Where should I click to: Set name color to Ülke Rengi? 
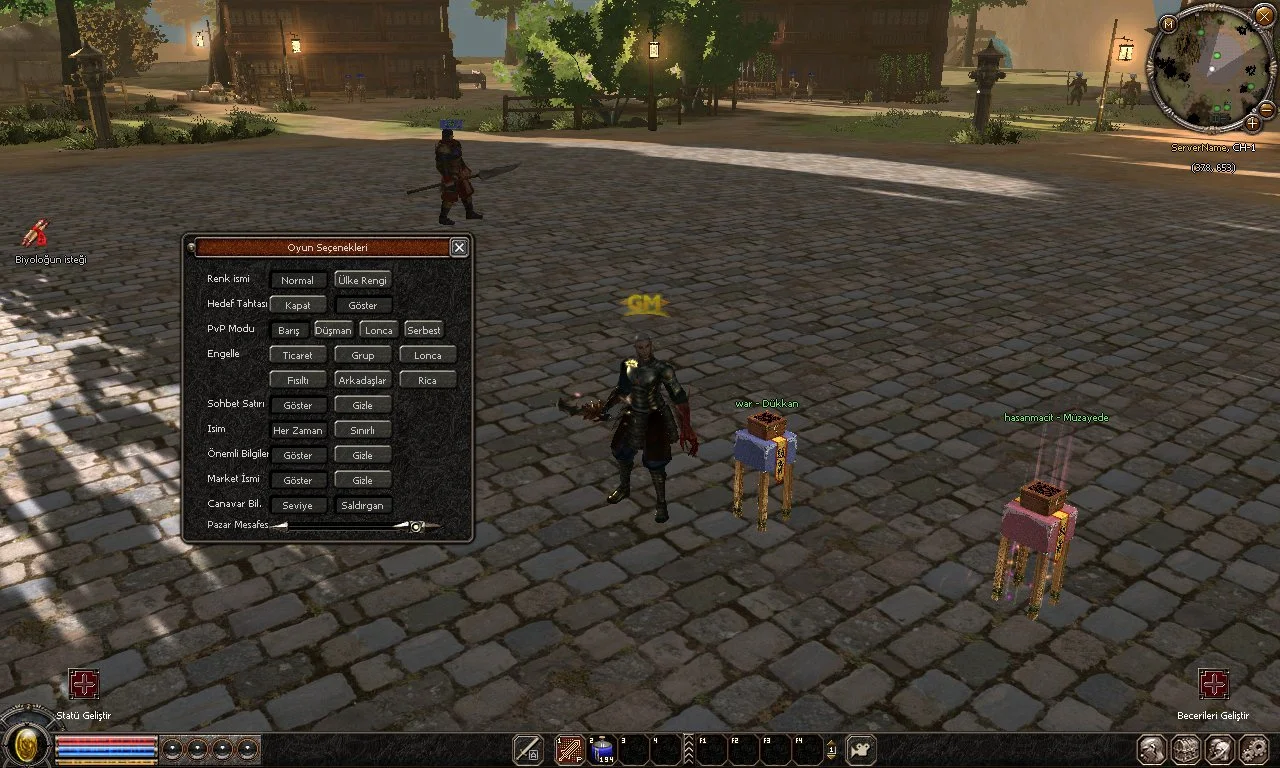click(362, 281)
